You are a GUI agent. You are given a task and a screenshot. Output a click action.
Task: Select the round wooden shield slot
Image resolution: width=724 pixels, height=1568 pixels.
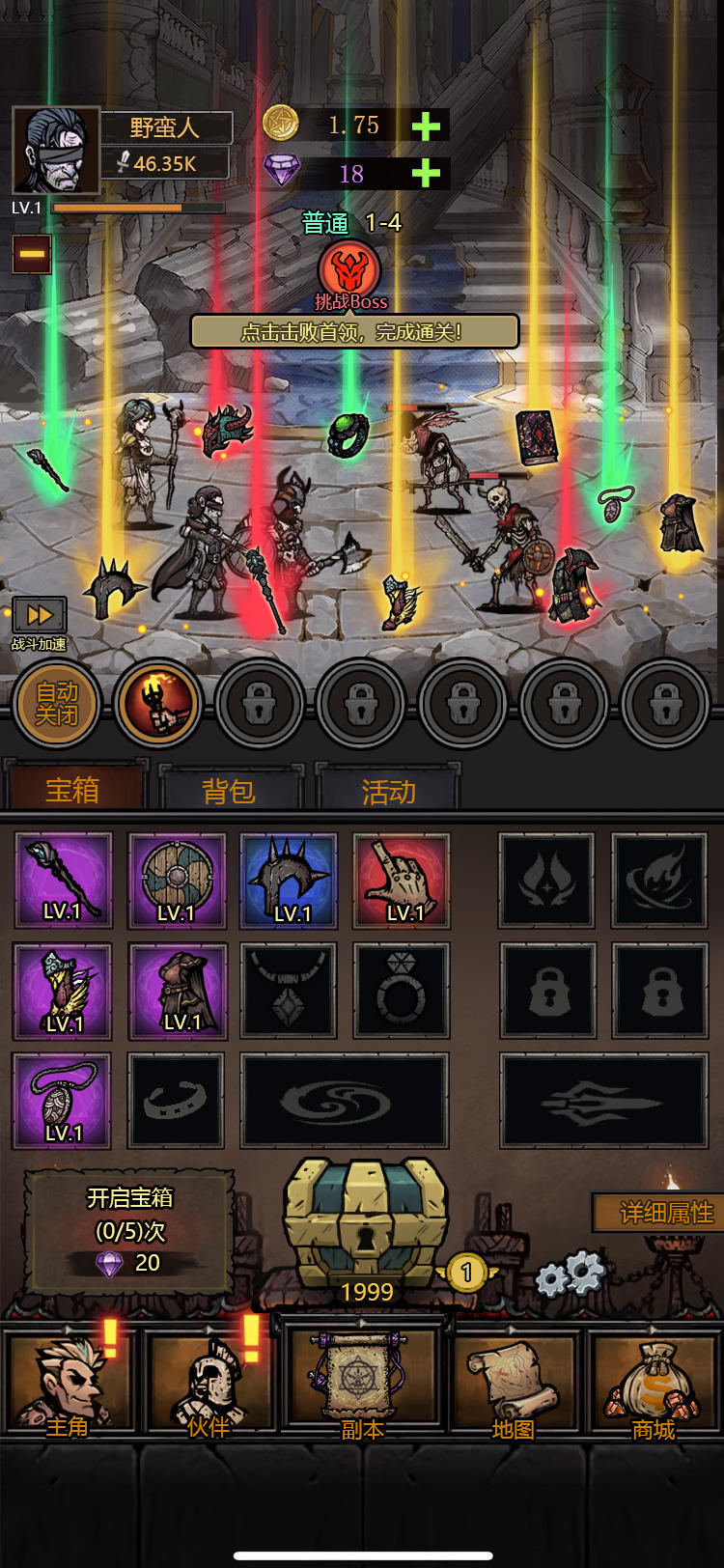point(177,880)
